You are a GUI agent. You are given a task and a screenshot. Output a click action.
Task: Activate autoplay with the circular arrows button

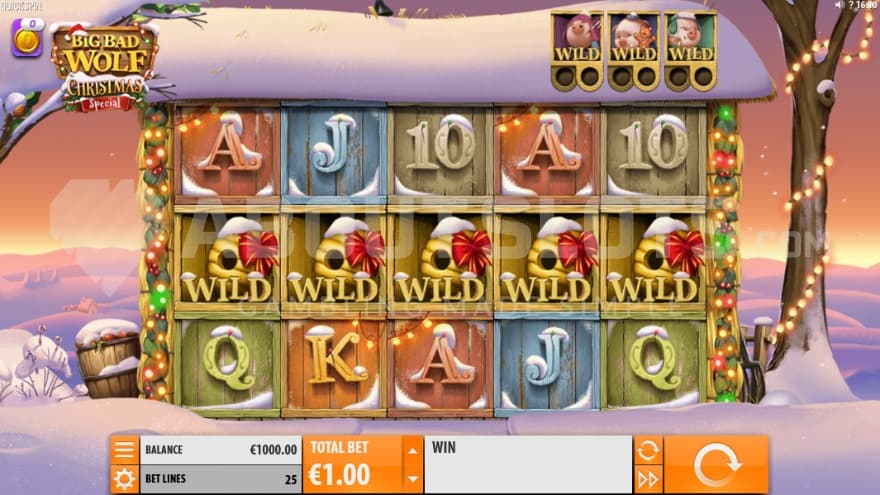647,450
